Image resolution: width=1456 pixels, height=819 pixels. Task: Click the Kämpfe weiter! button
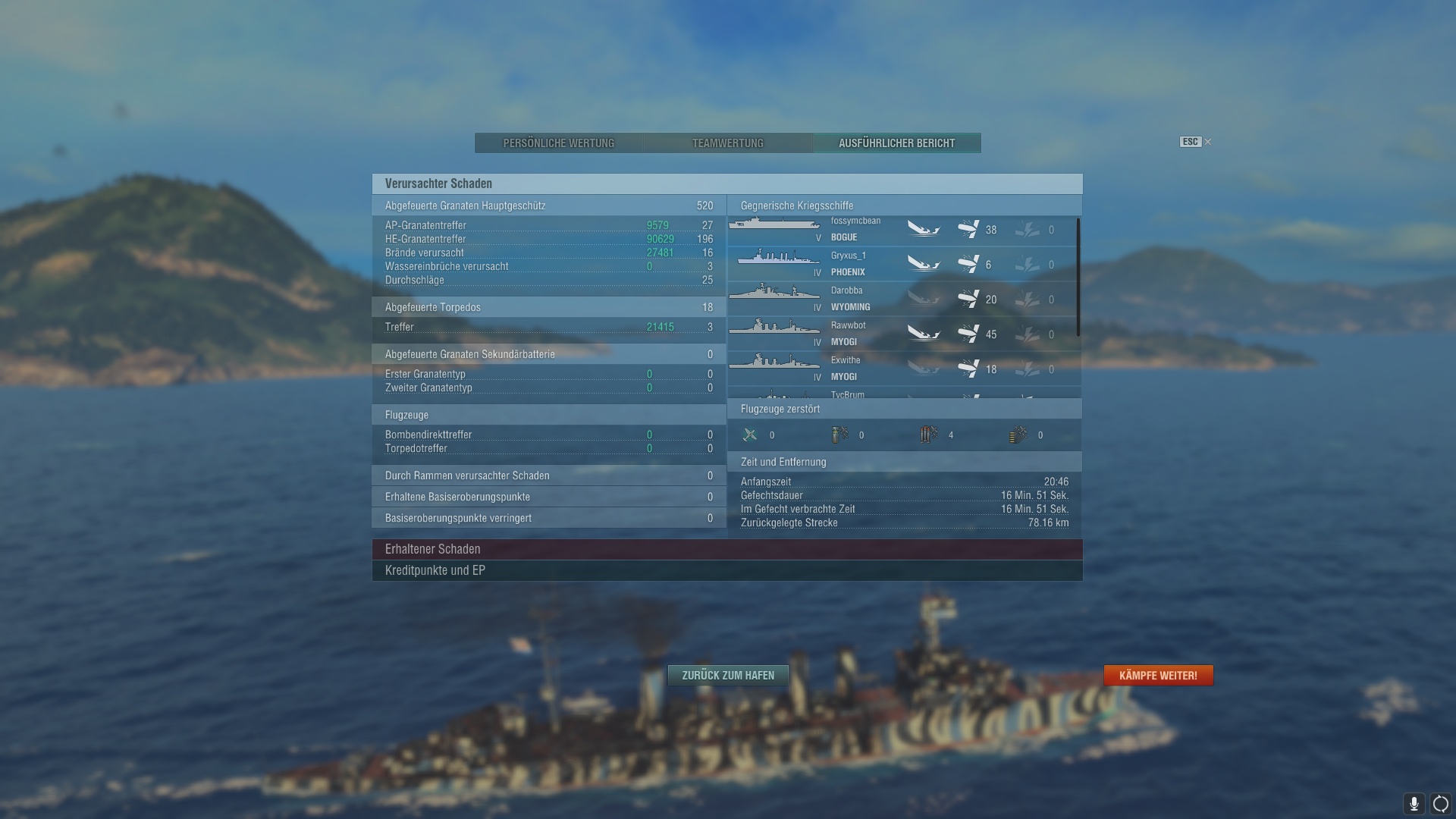[1158, 675]
